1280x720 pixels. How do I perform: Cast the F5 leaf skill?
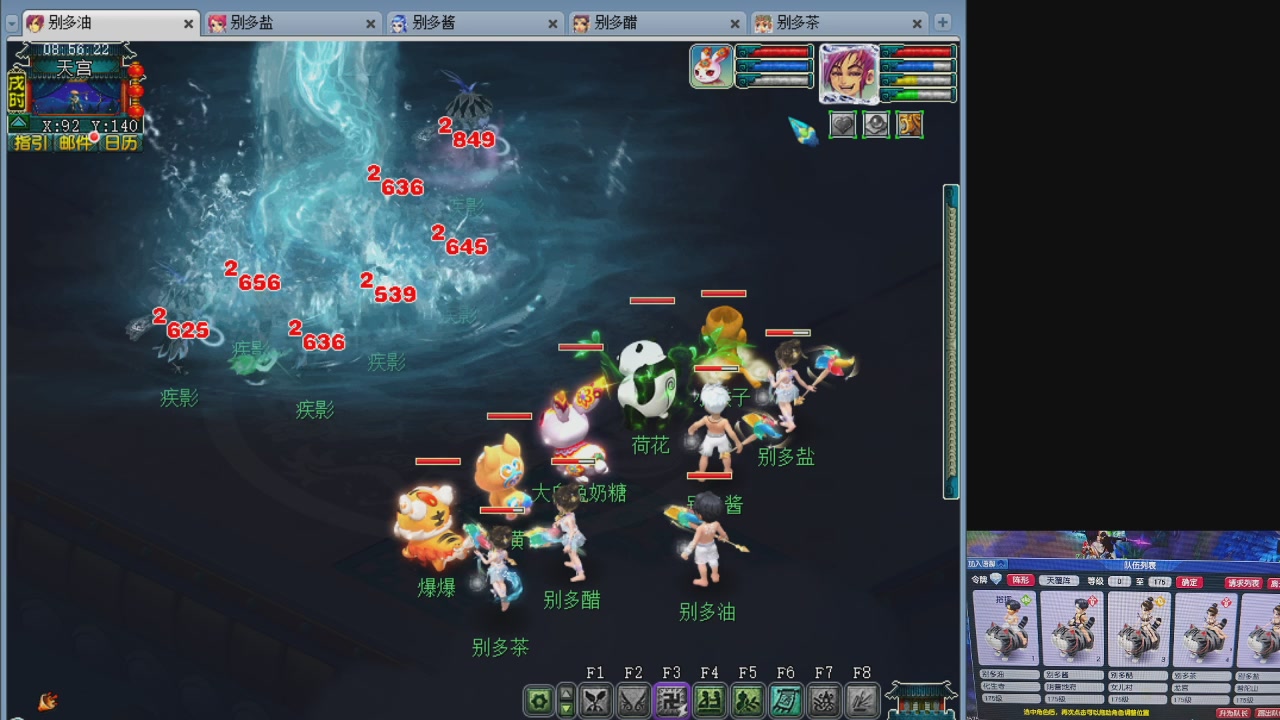tap(749, 700)
